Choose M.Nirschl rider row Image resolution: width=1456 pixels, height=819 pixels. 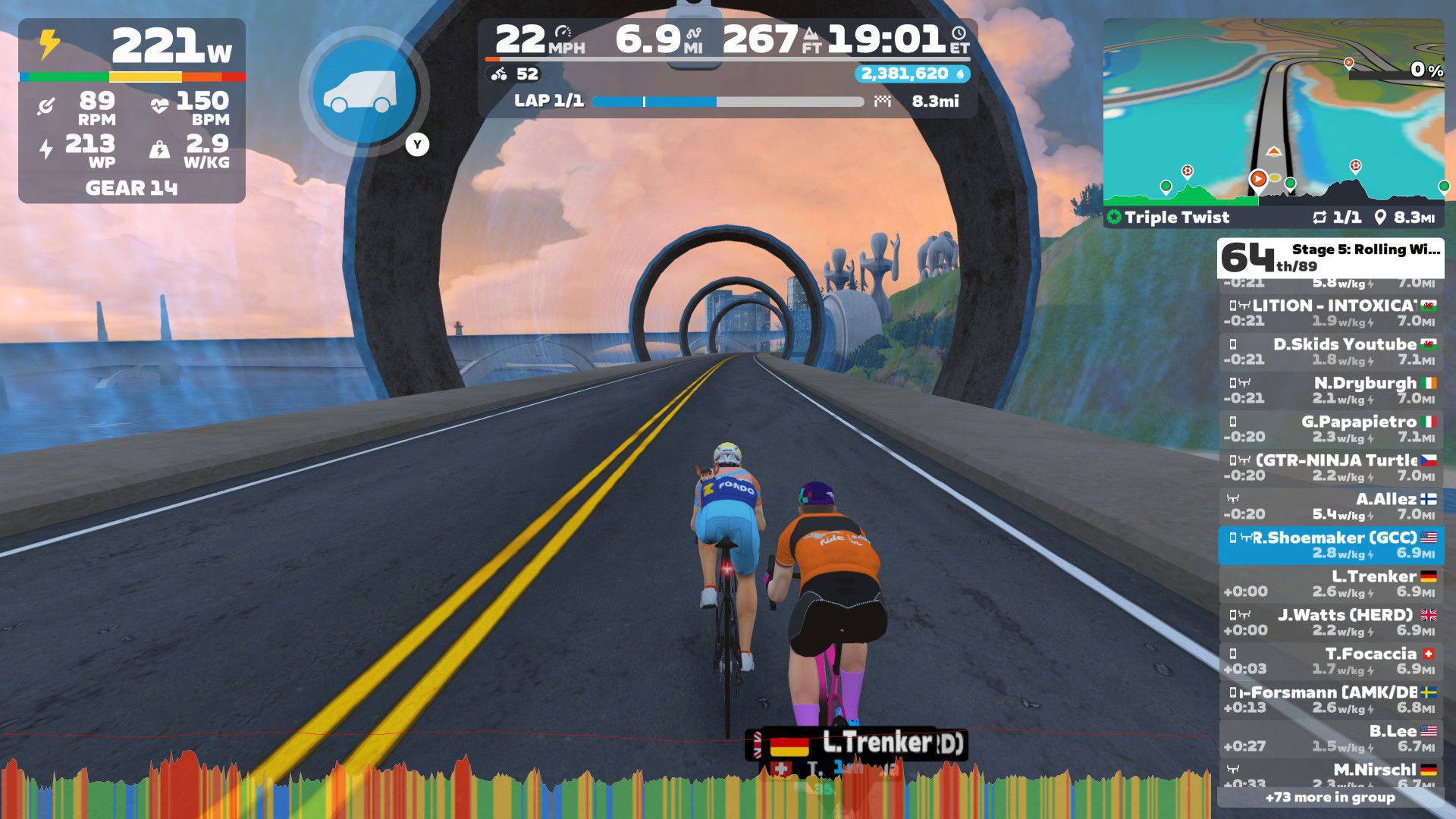[x=1330, y=773]
